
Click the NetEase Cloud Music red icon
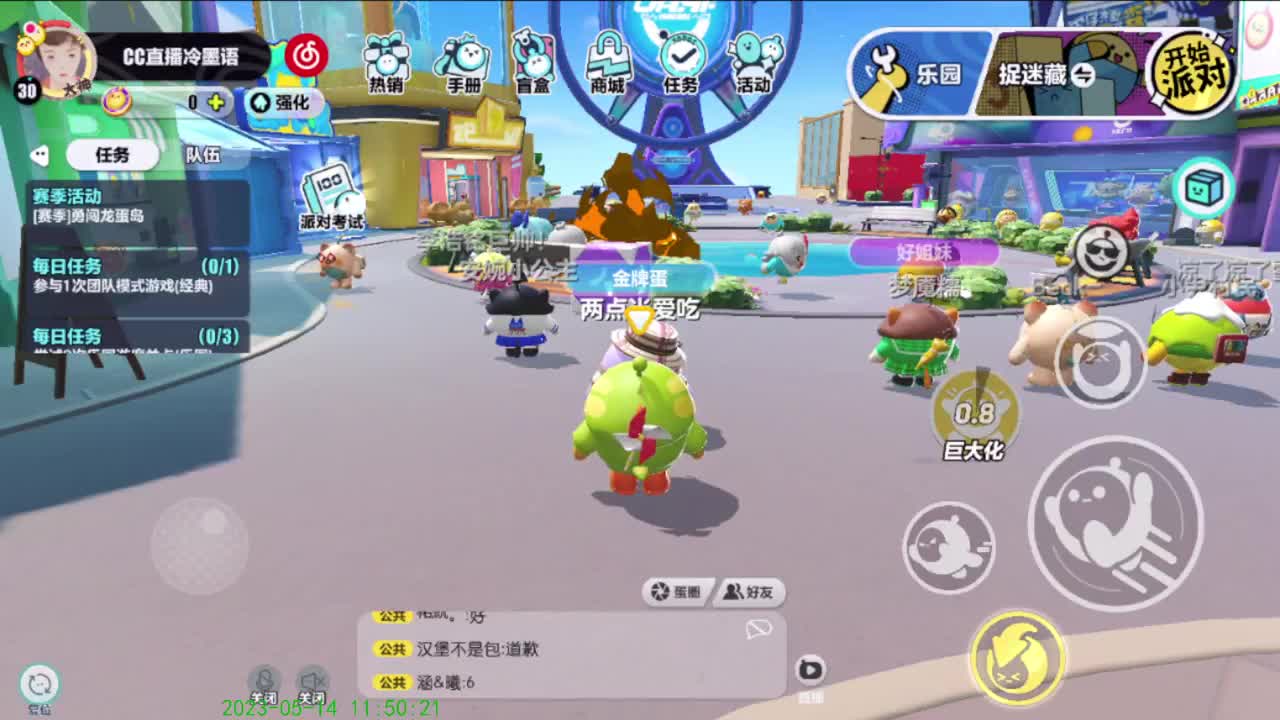coord(307,56)
